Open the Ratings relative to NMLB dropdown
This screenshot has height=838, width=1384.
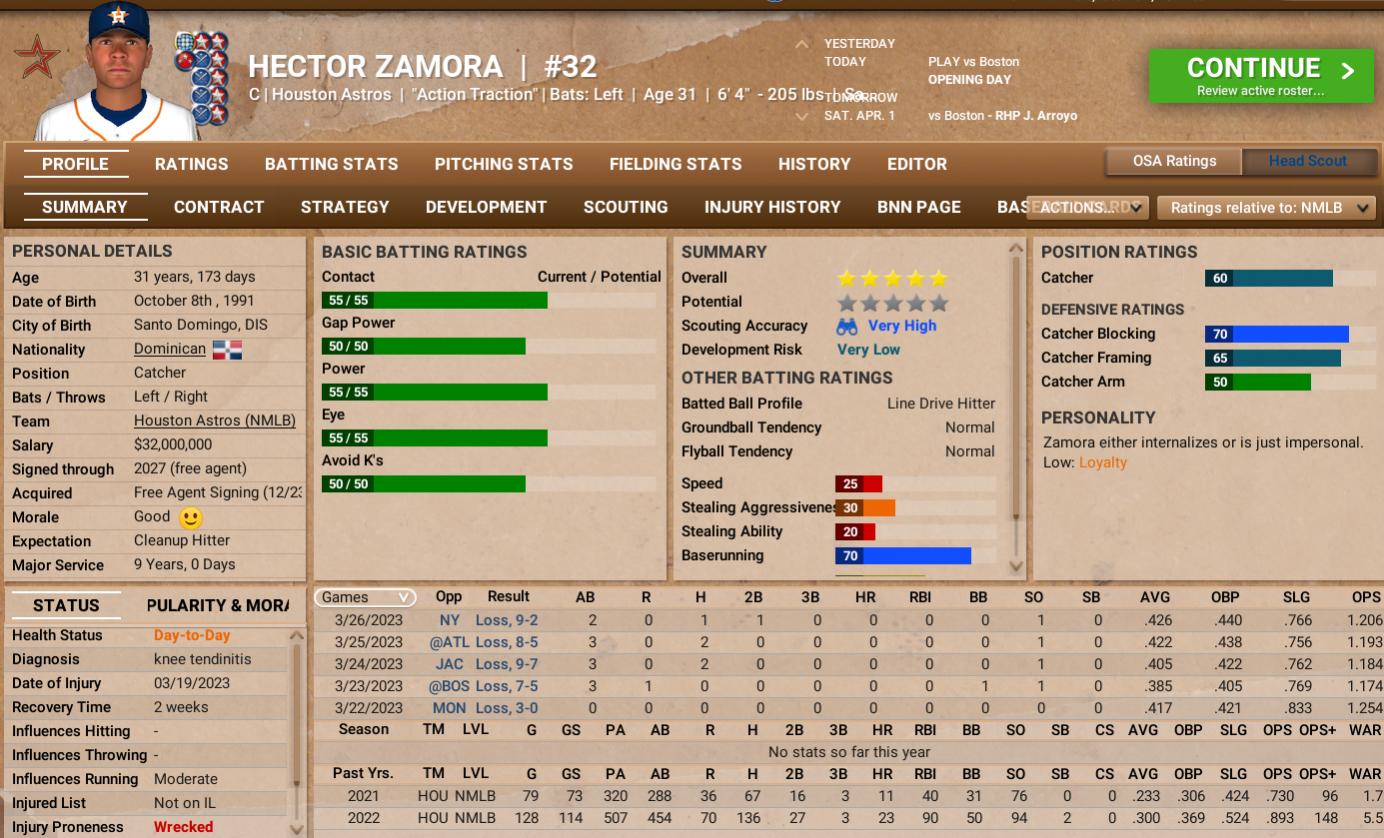tap(1265, 205)
